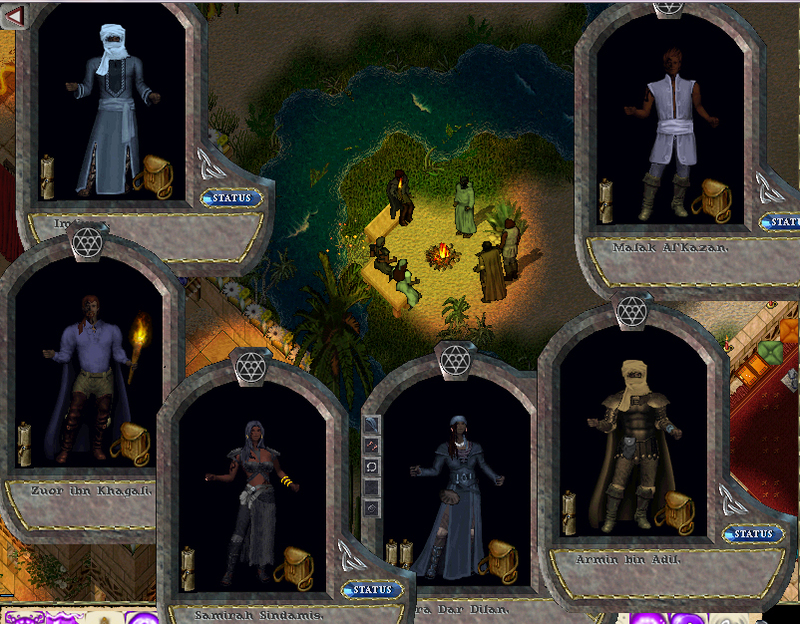Open Armin bin Adil's backpack
800x624 pixels.
pos(675,512)
